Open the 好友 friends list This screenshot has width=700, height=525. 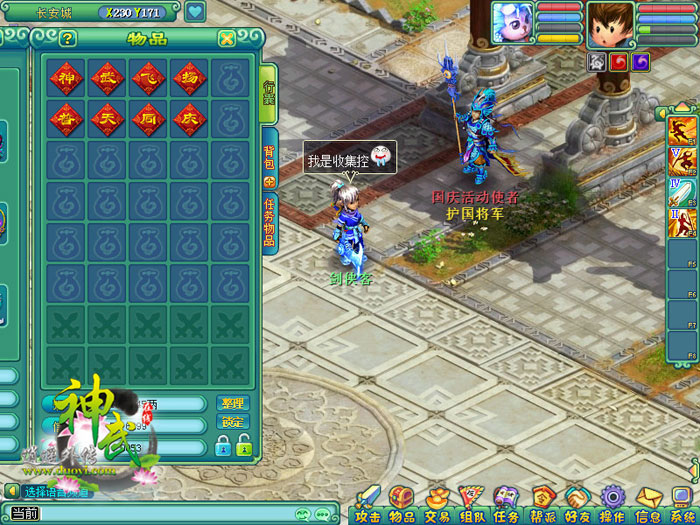[x=577, y=503]
